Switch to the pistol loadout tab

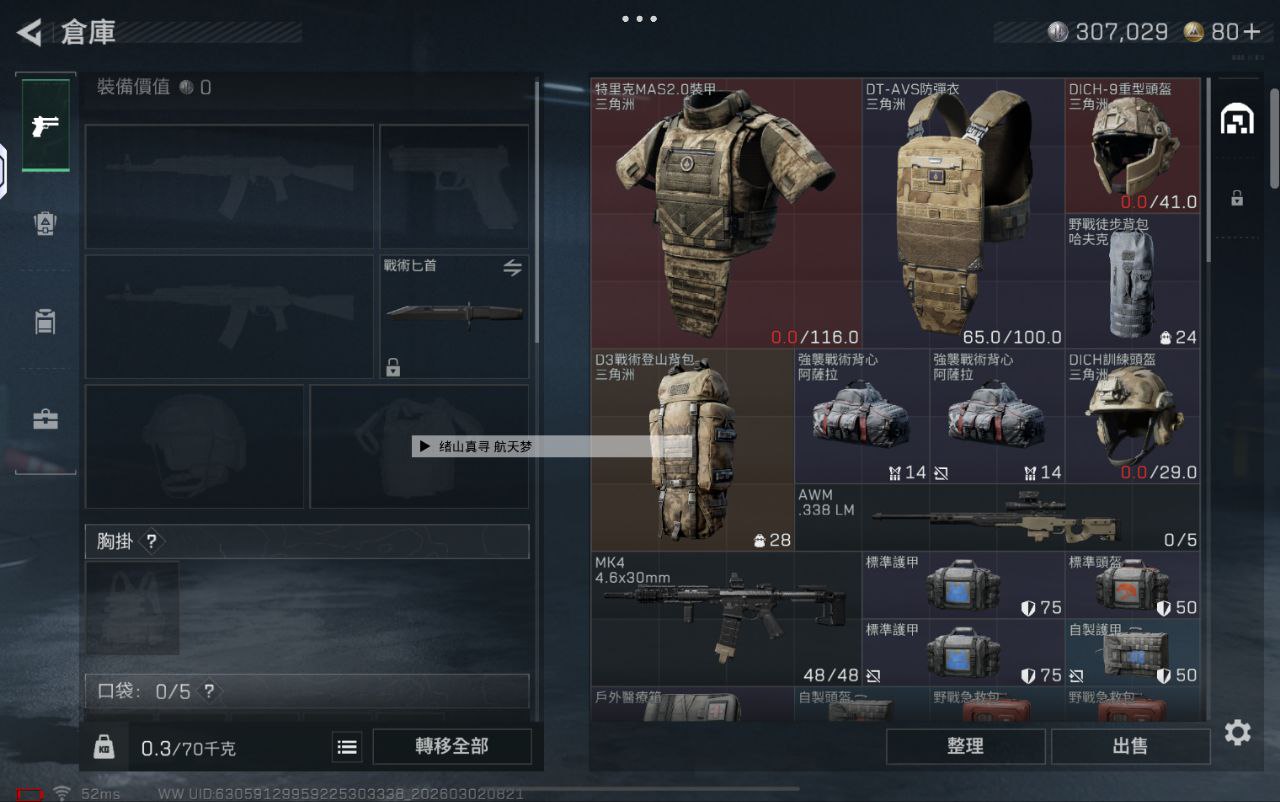pos(46,126)
